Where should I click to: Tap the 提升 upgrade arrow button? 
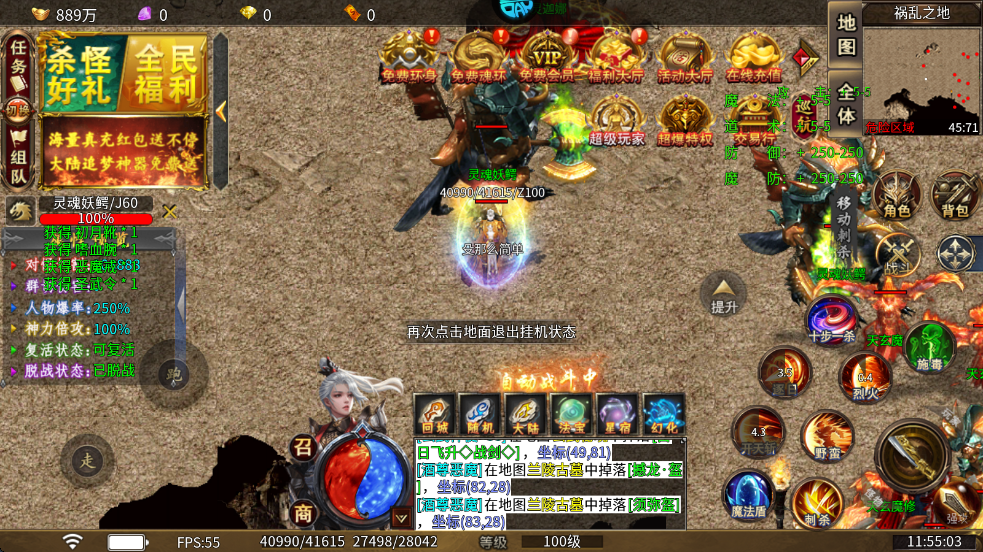(x=723, y=293)
